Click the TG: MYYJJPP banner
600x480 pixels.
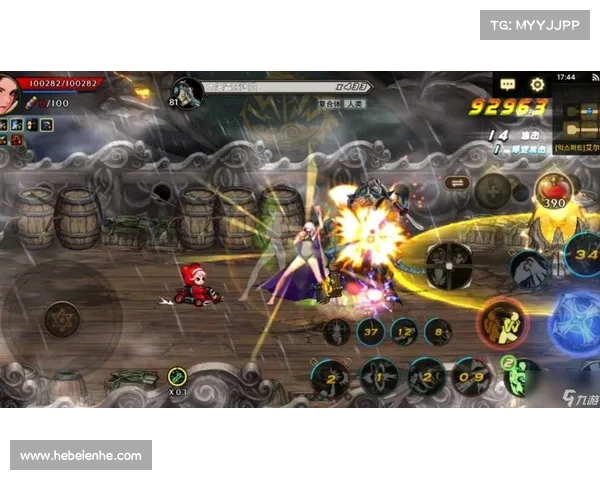point(535,24)
